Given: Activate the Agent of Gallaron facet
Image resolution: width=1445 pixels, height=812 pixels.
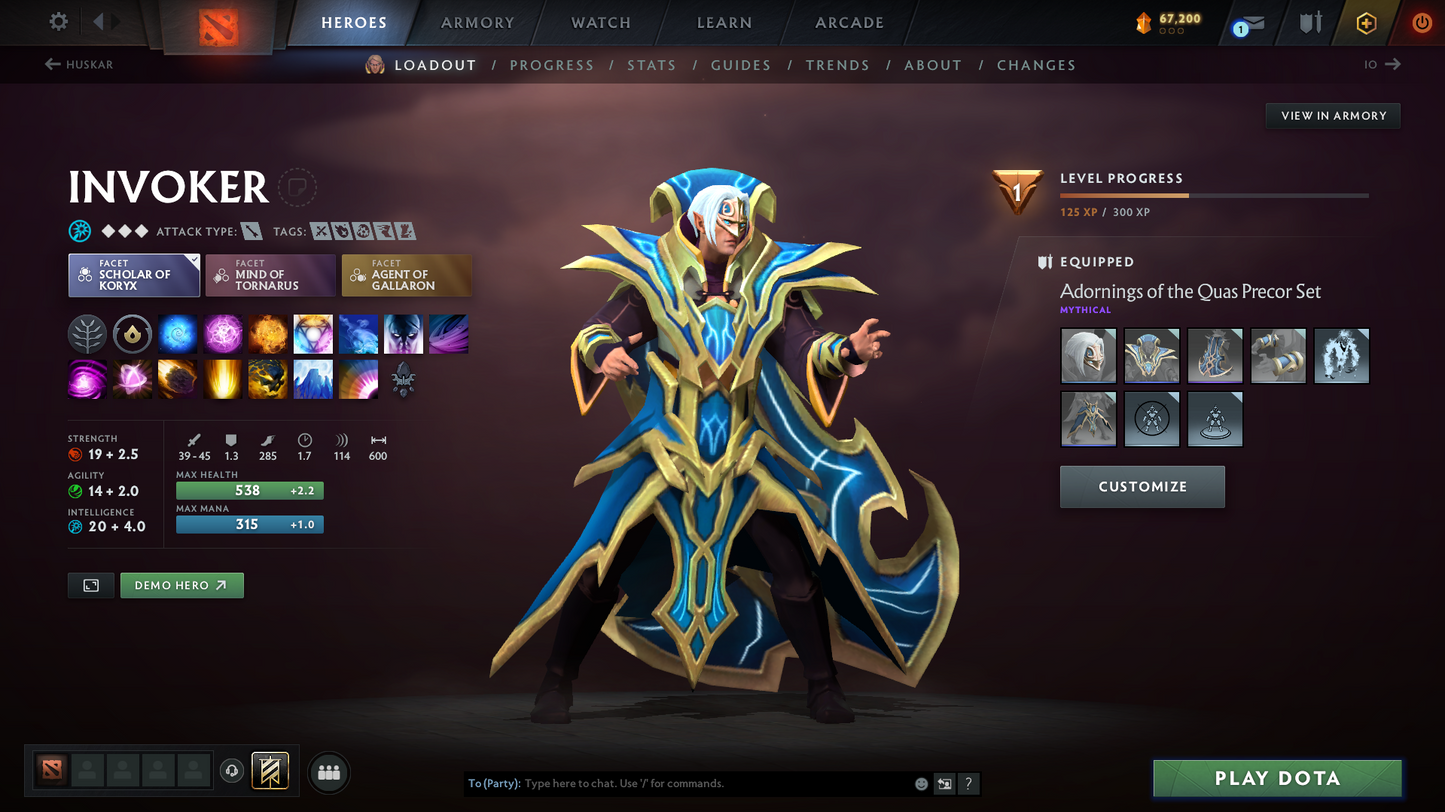Looking at the screenshot, I should [x=406, y=275].
